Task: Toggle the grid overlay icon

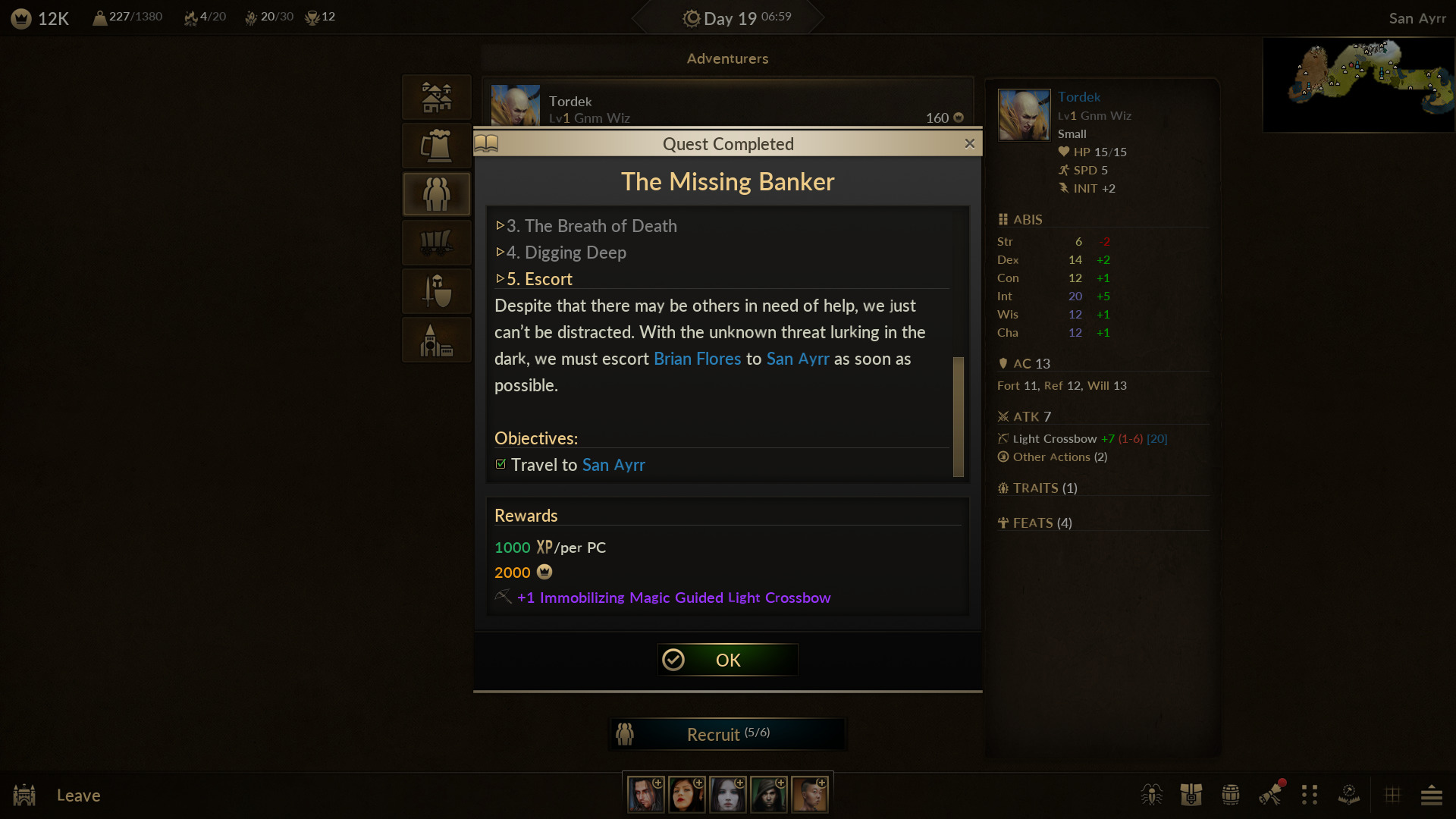Action: point(1394,795)
